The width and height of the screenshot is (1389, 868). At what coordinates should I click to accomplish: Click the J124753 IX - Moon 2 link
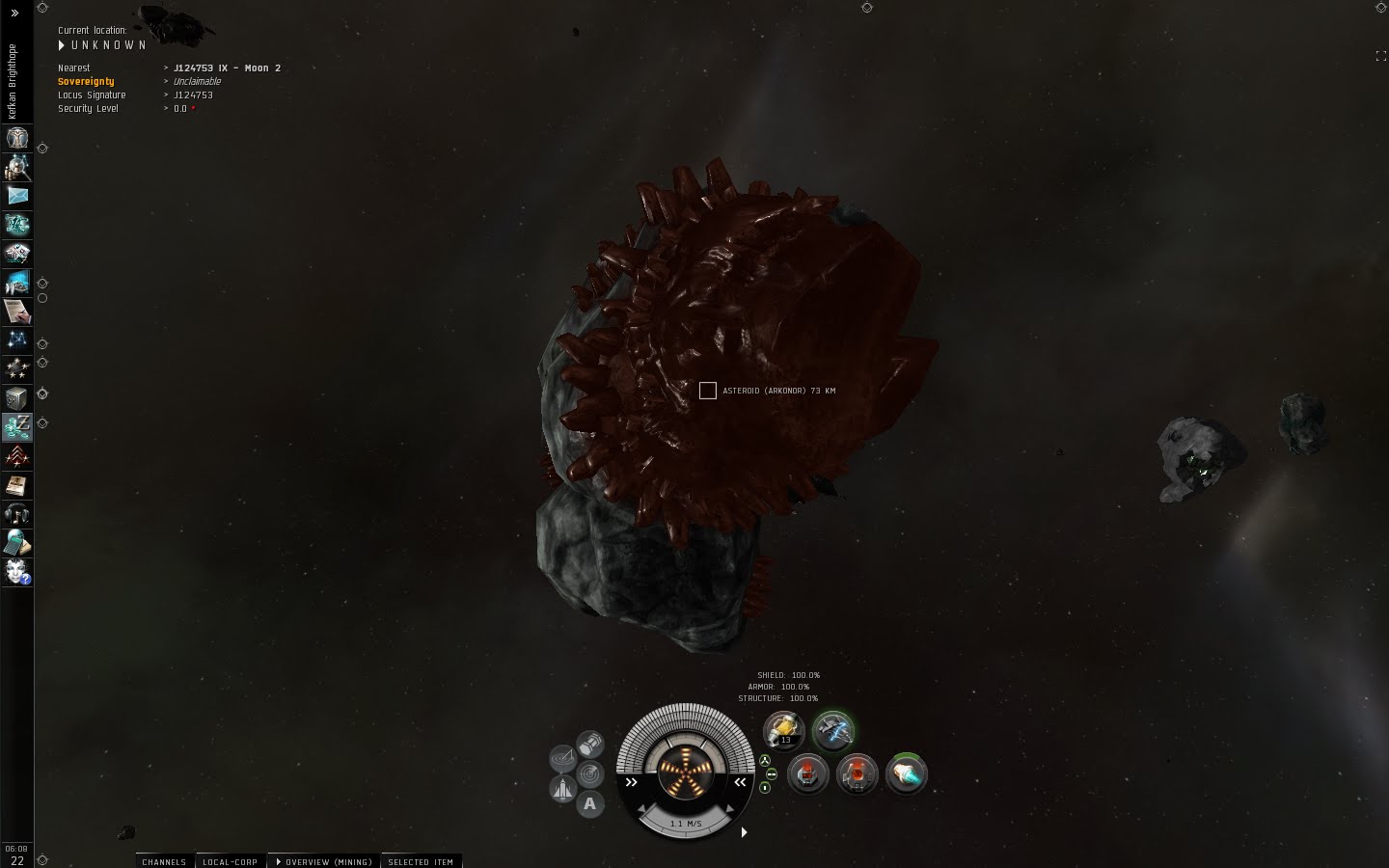226,68
